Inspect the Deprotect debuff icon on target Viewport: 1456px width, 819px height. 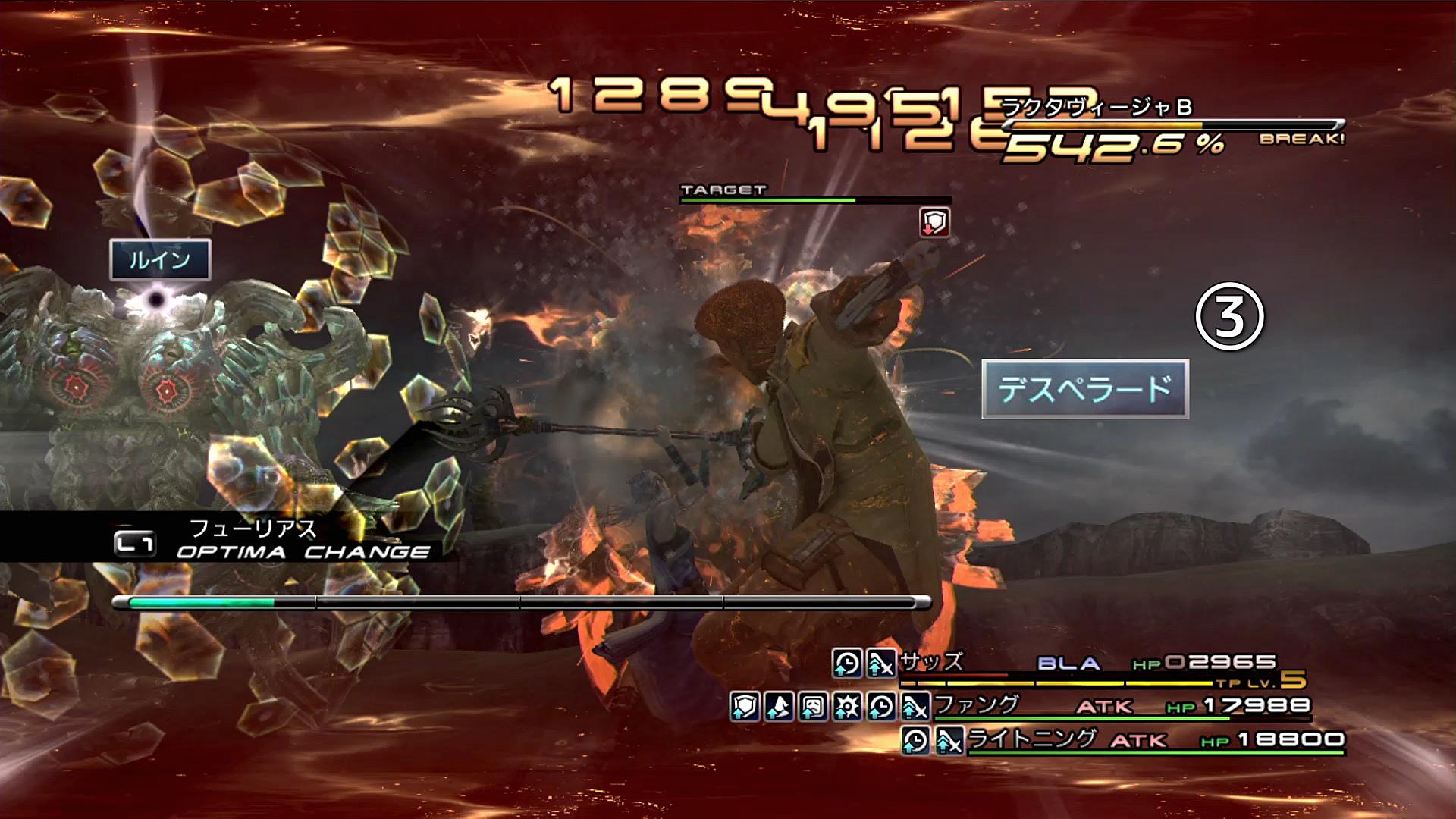point(934,222)
